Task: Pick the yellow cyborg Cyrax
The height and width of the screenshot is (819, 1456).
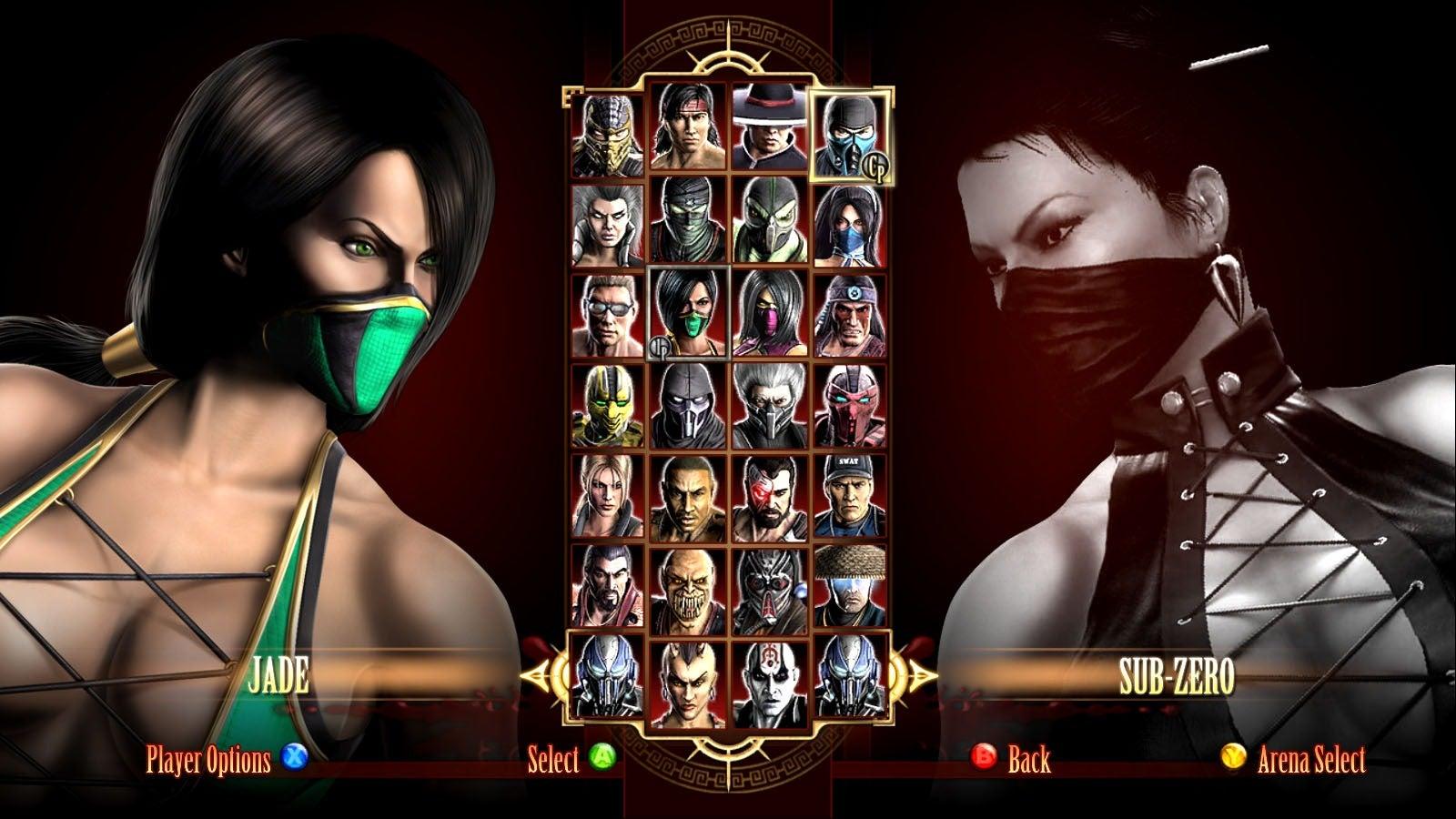Action: coord(608,406)
